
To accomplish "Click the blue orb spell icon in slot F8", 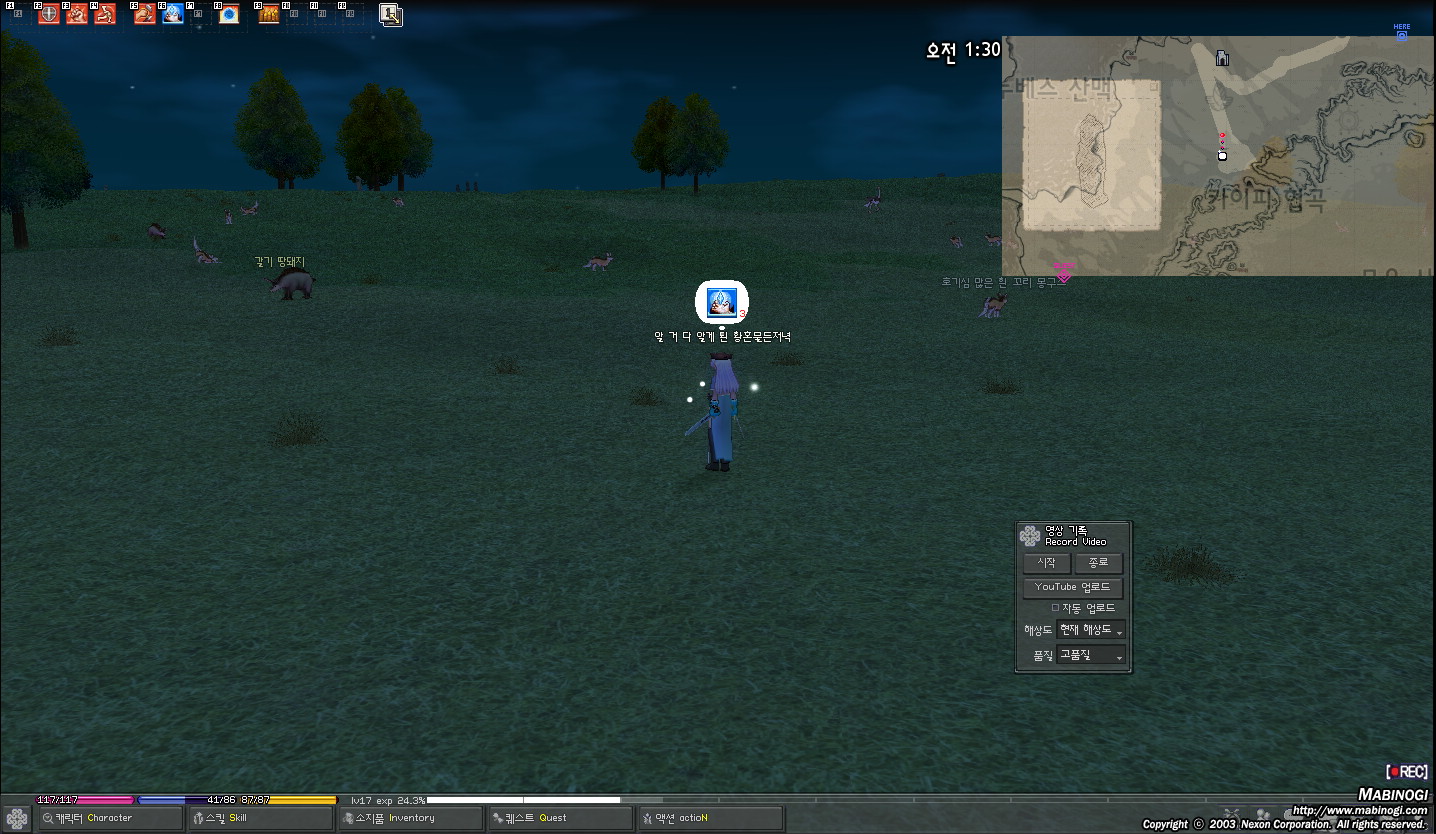I will click(x=231, y=14).
